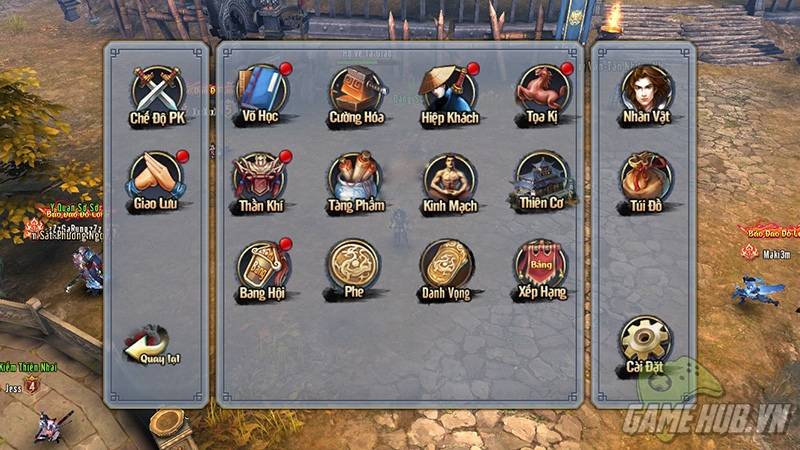Open the Võ Học martial arts book
The width and height of the screenshot is (800, 450).
260,90
